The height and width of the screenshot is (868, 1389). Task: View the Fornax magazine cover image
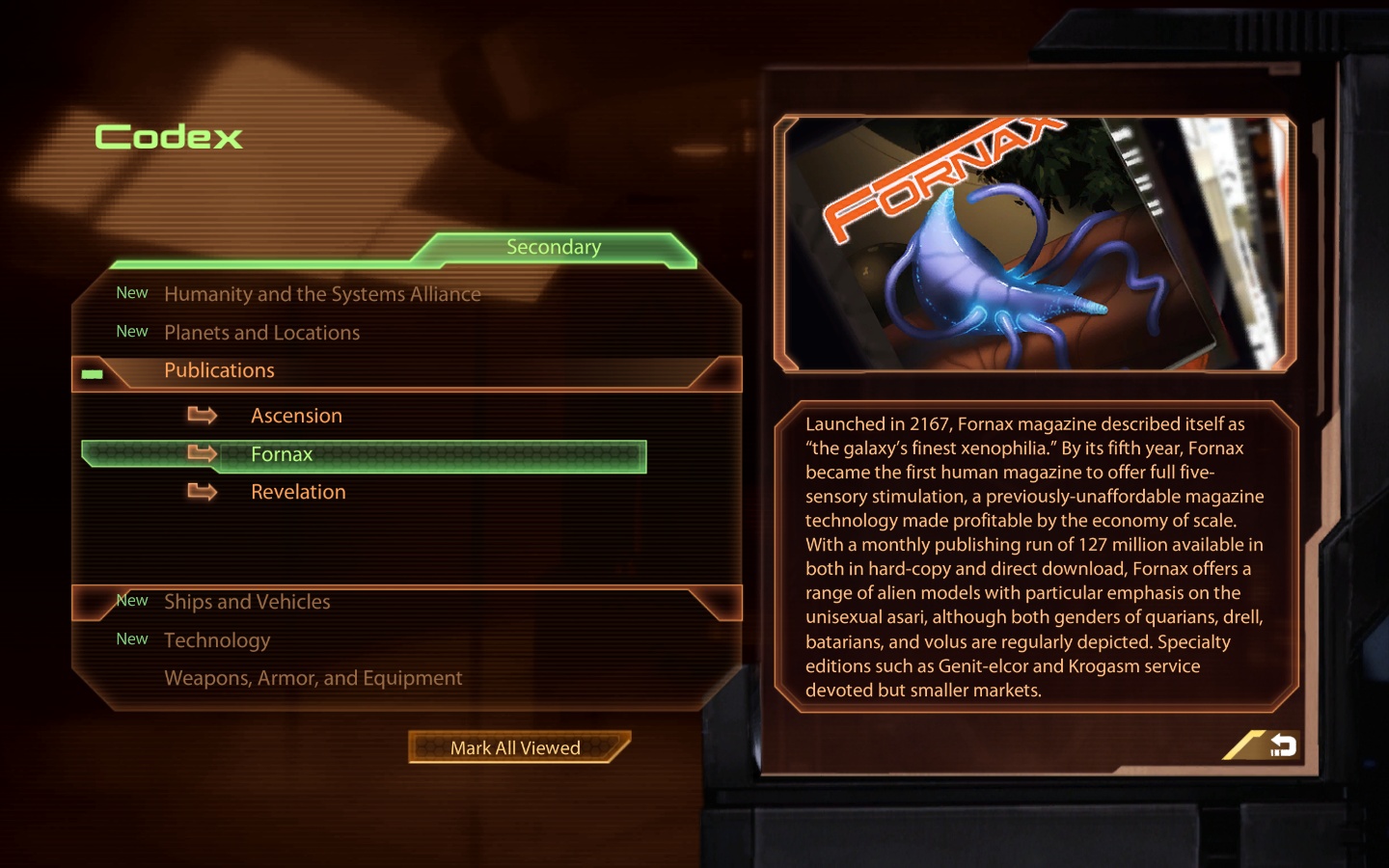pyautogui.click(x=1034, y=243)
